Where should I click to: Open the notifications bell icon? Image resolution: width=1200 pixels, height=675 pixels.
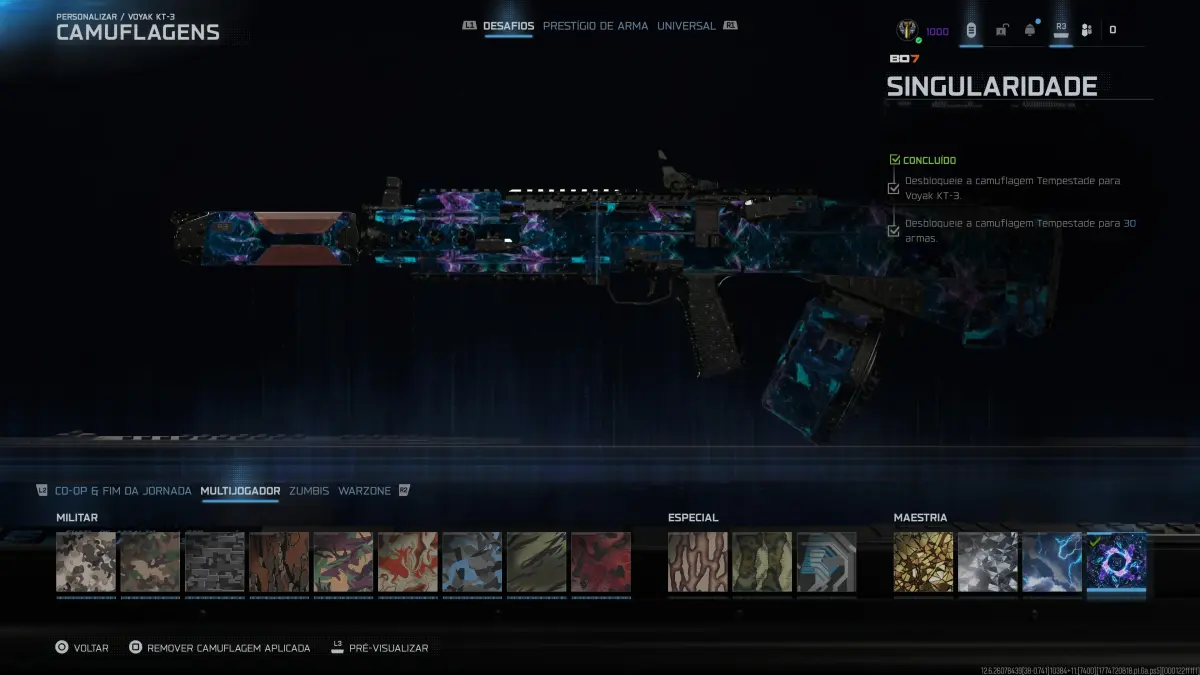[1030, 30]
